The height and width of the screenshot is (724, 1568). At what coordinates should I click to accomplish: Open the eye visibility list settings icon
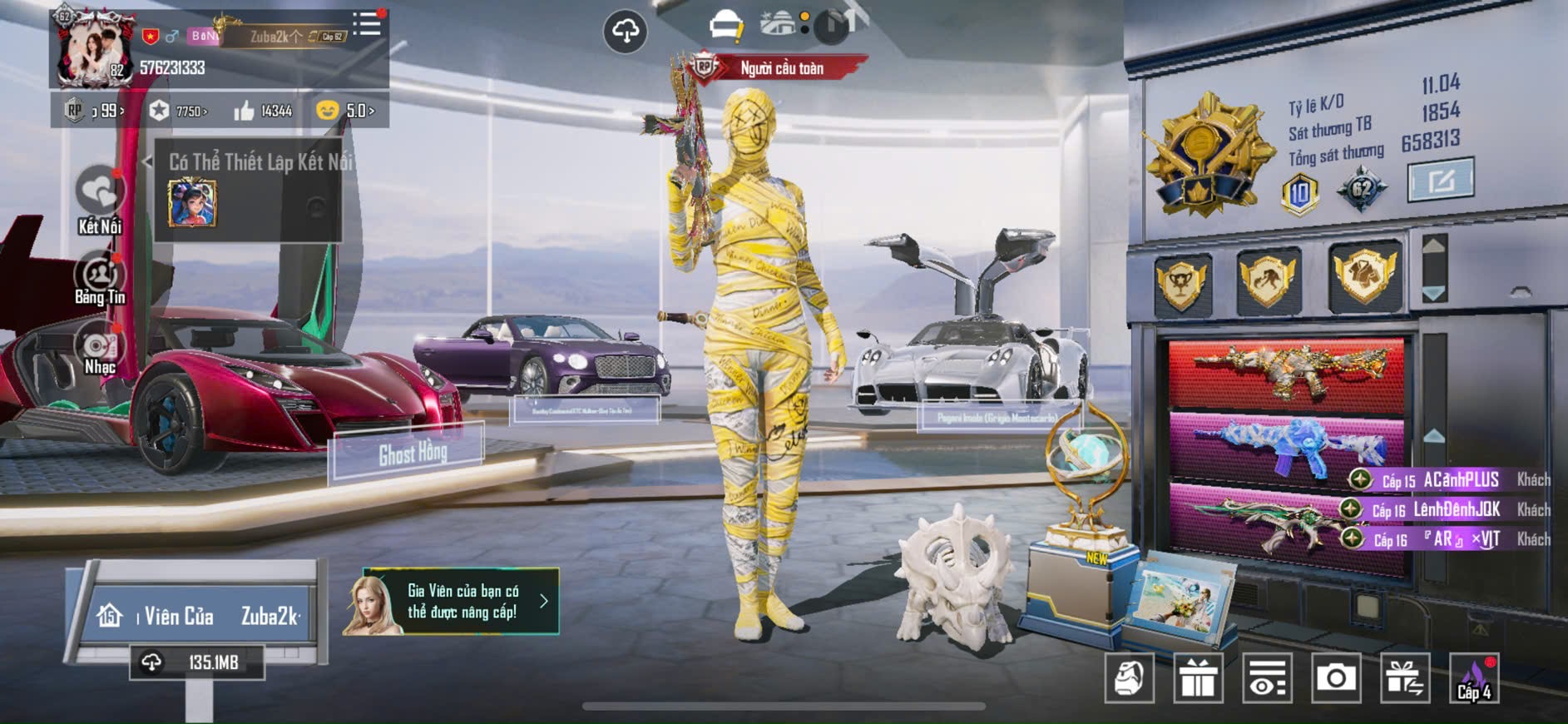[x=1267, y=678]
